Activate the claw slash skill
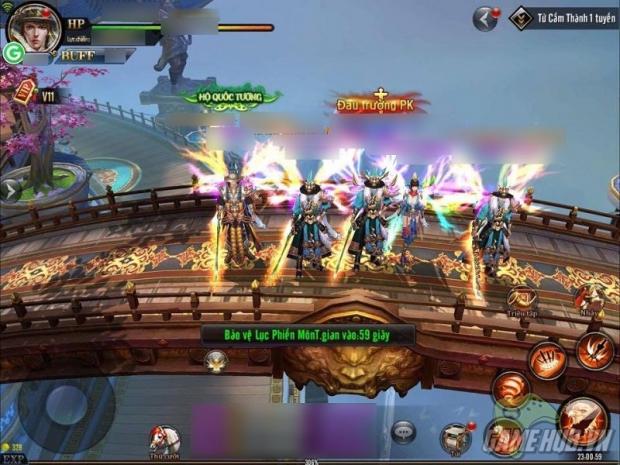620x465 pixels. 546,357
